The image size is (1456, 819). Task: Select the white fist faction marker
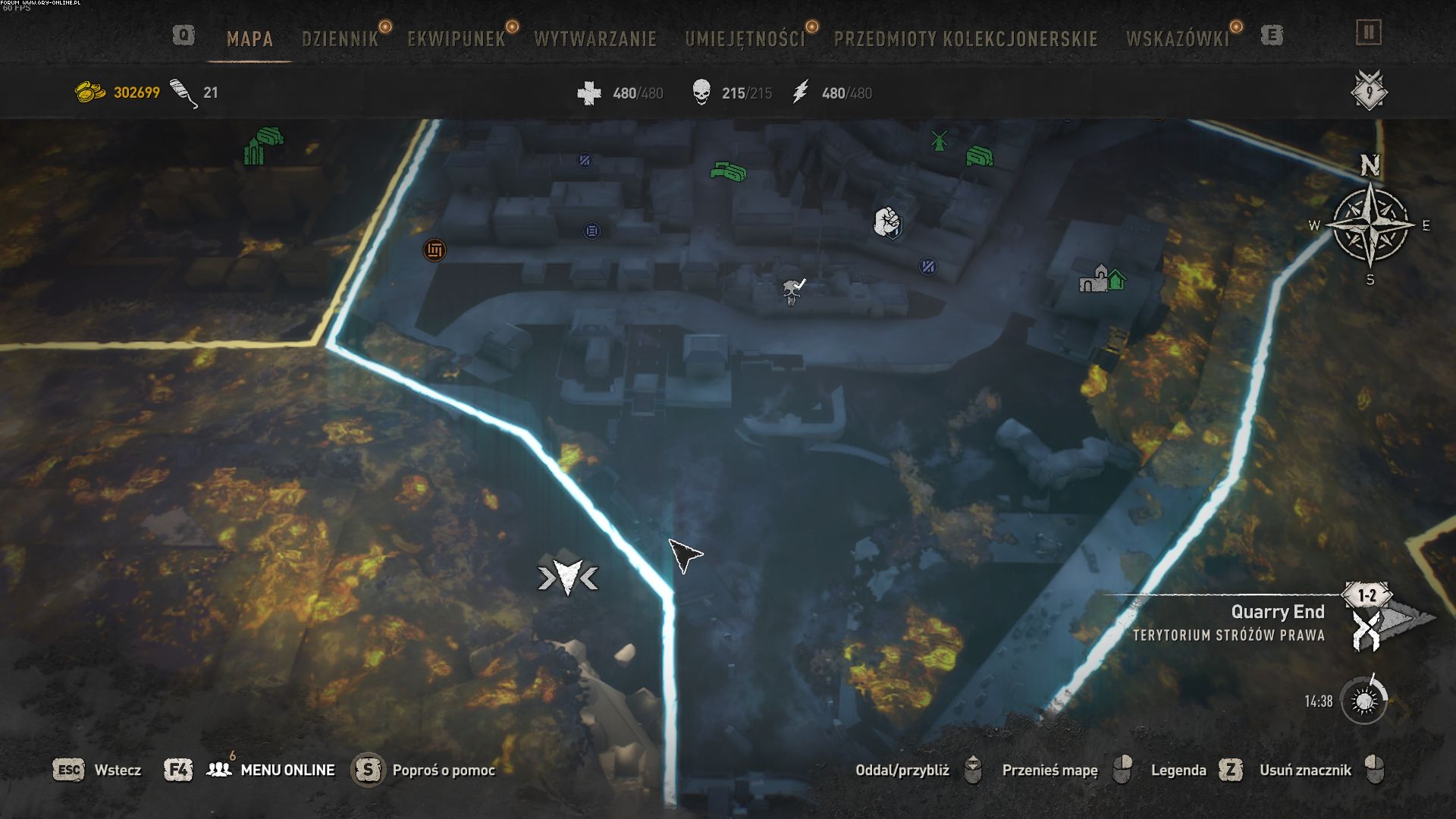pyautogui.click(x=886, y=222)
